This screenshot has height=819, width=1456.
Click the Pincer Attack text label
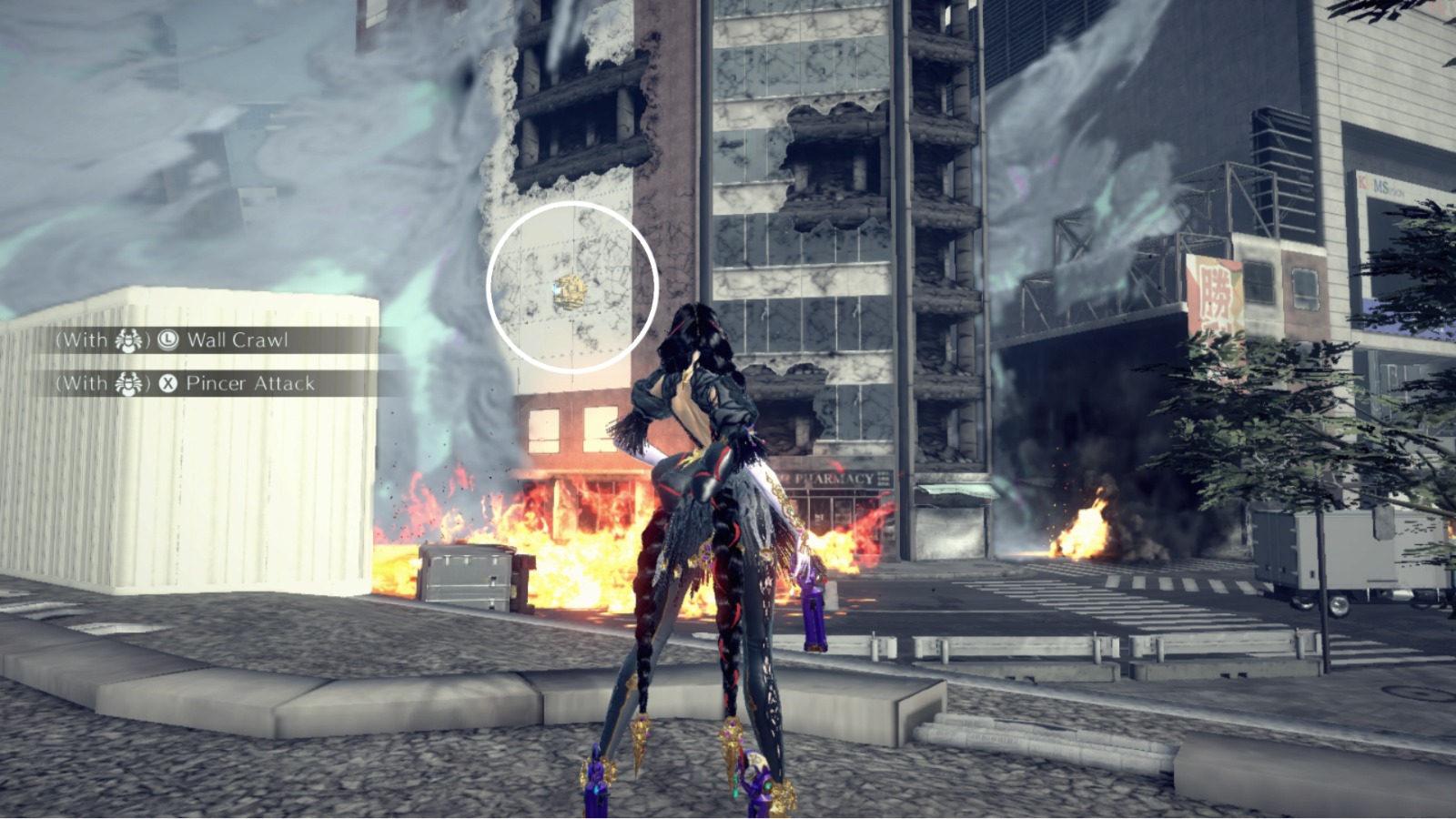(252, 384)
